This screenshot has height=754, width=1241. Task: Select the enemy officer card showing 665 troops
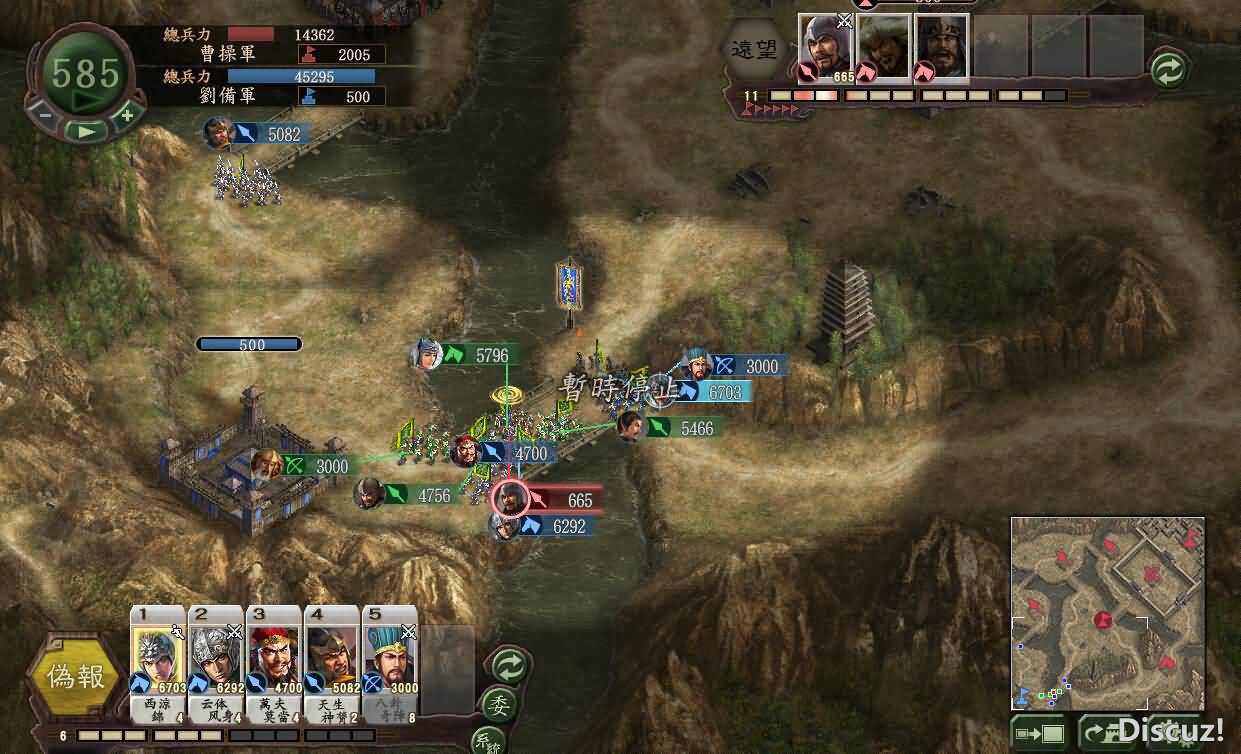[826, 48]
